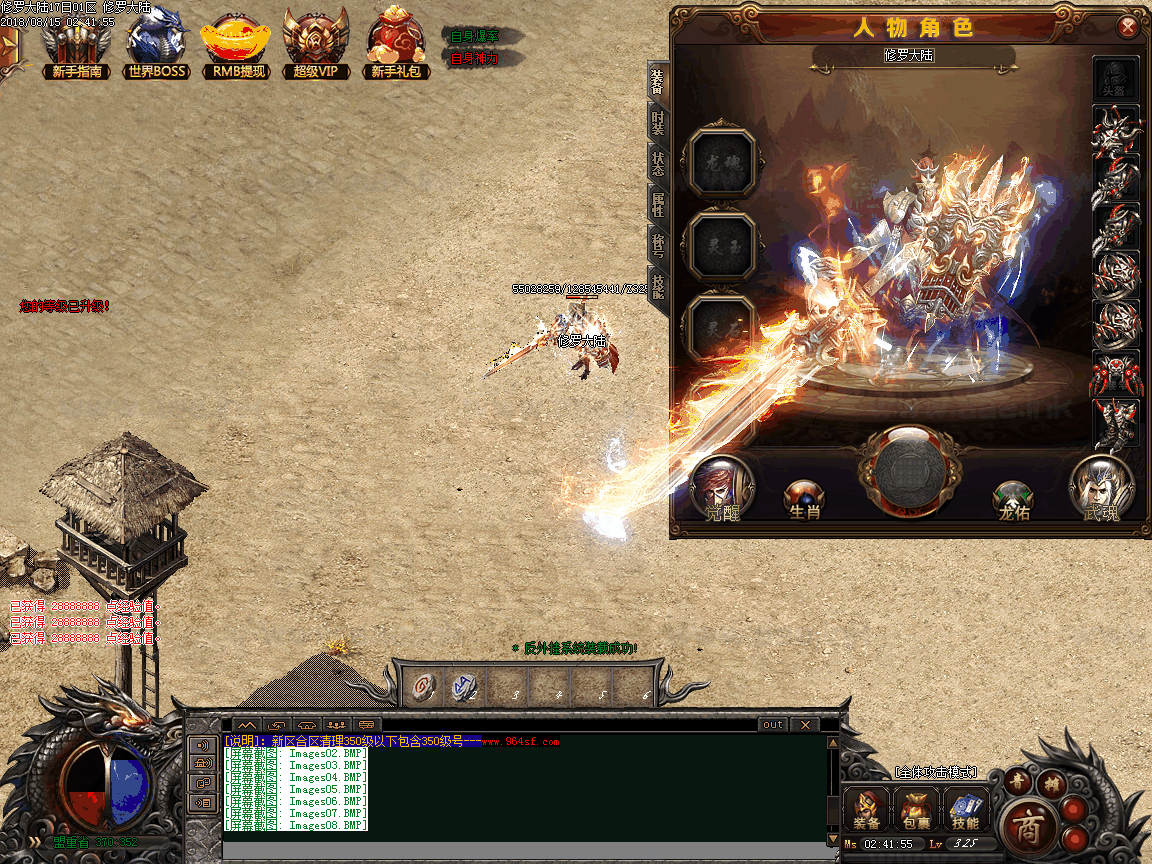Close the 人物角色 character panel

[1128, 27]
